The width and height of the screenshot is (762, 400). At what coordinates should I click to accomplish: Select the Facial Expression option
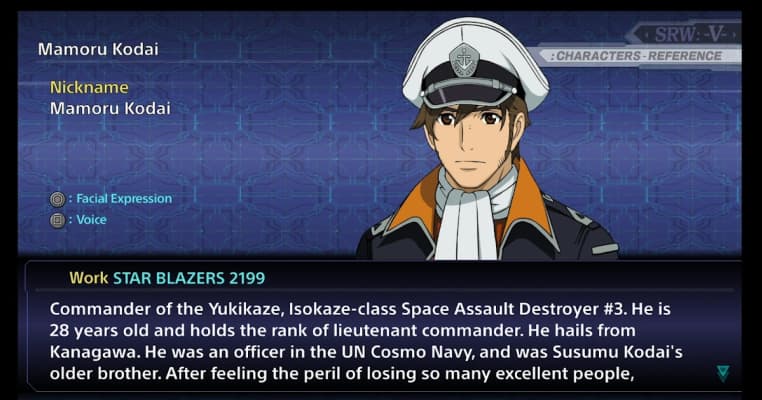tap(122, 199)
